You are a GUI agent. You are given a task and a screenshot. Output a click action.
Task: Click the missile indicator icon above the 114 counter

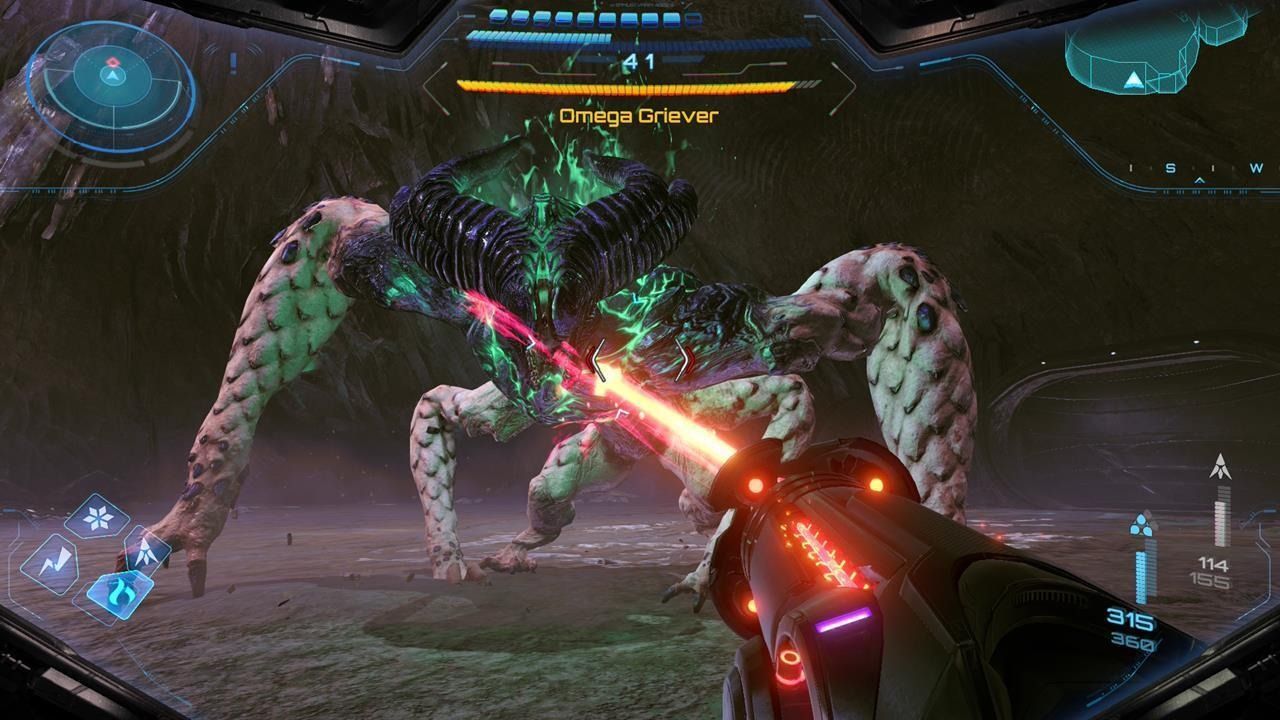1221,466
